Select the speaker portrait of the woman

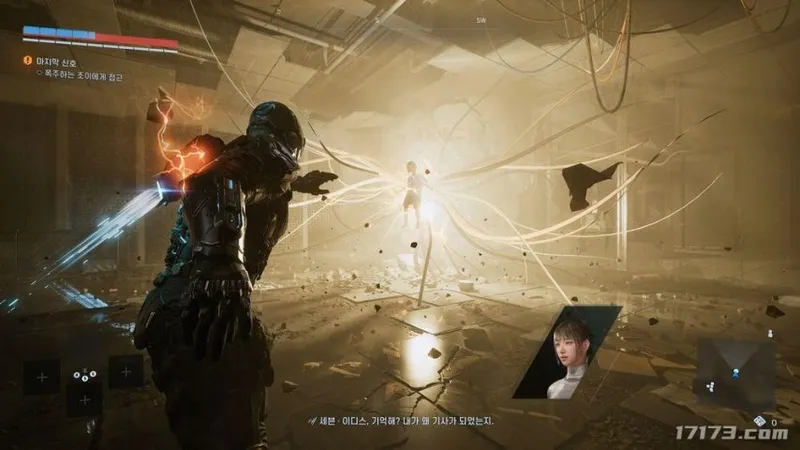[567, 352]
